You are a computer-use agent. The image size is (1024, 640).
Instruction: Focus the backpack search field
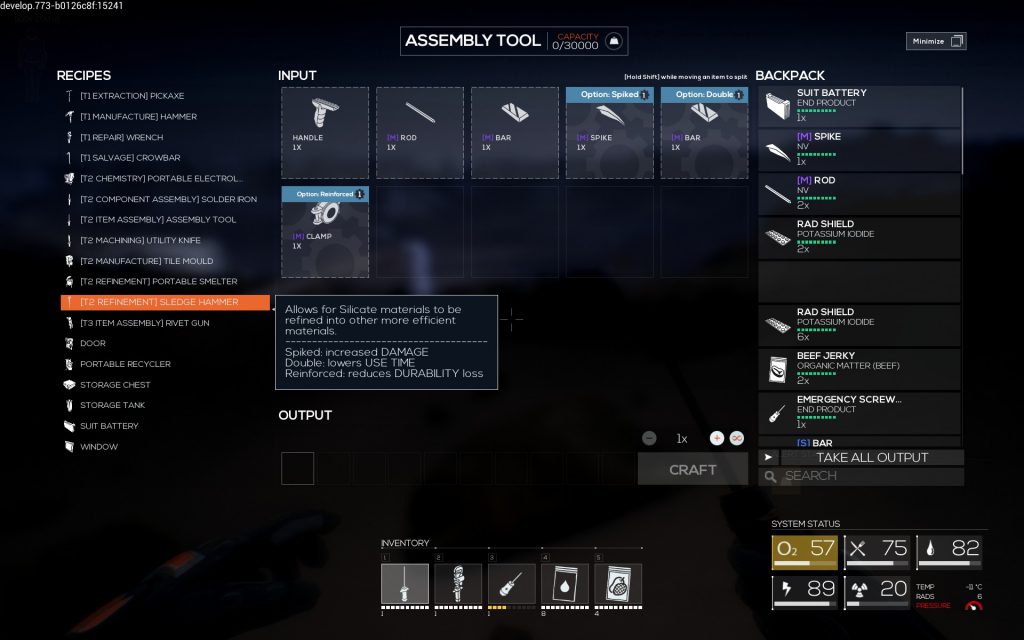(x=871, y=476)
